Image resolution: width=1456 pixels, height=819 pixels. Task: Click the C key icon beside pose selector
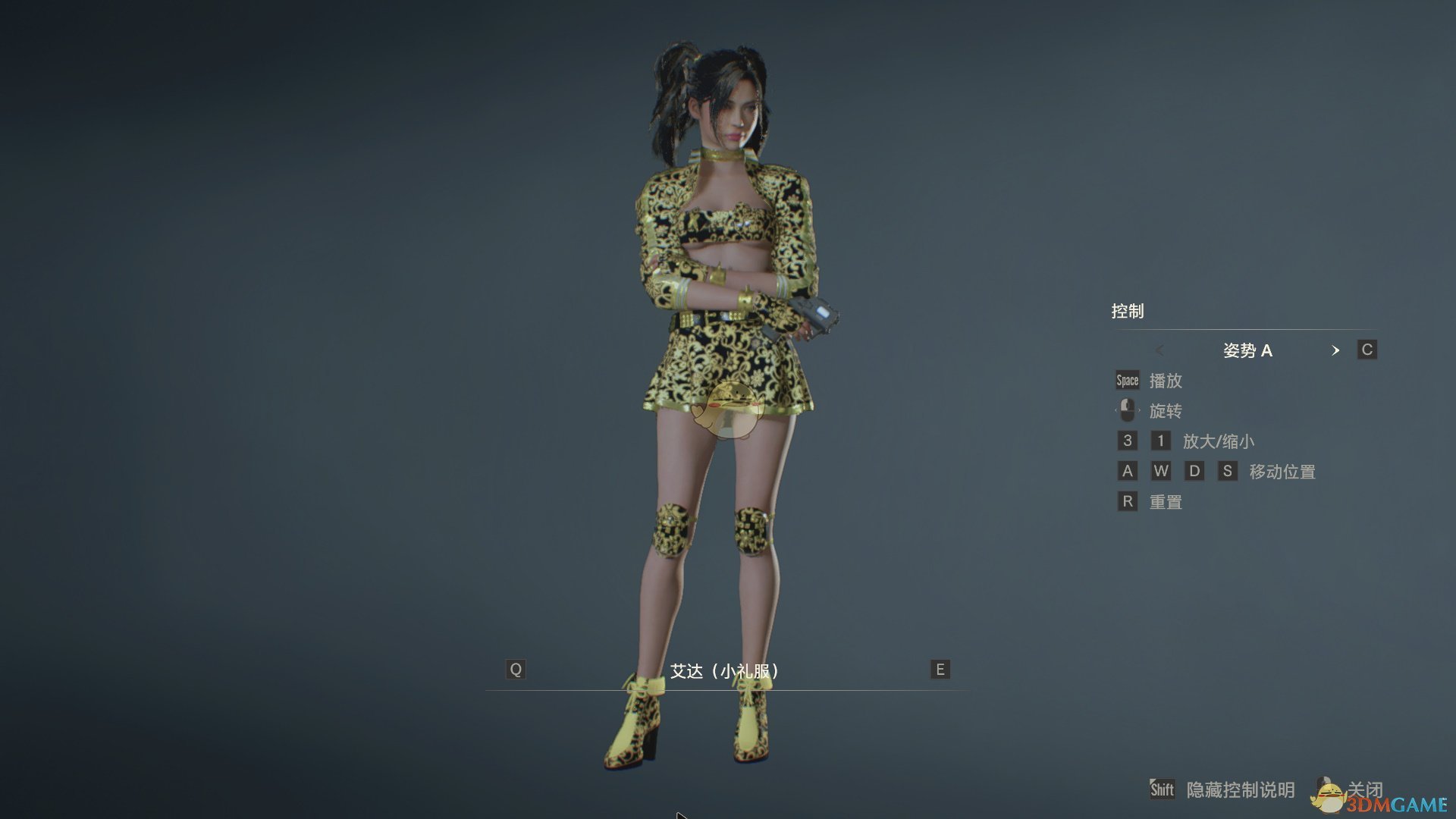click(x=1367, y=350)
